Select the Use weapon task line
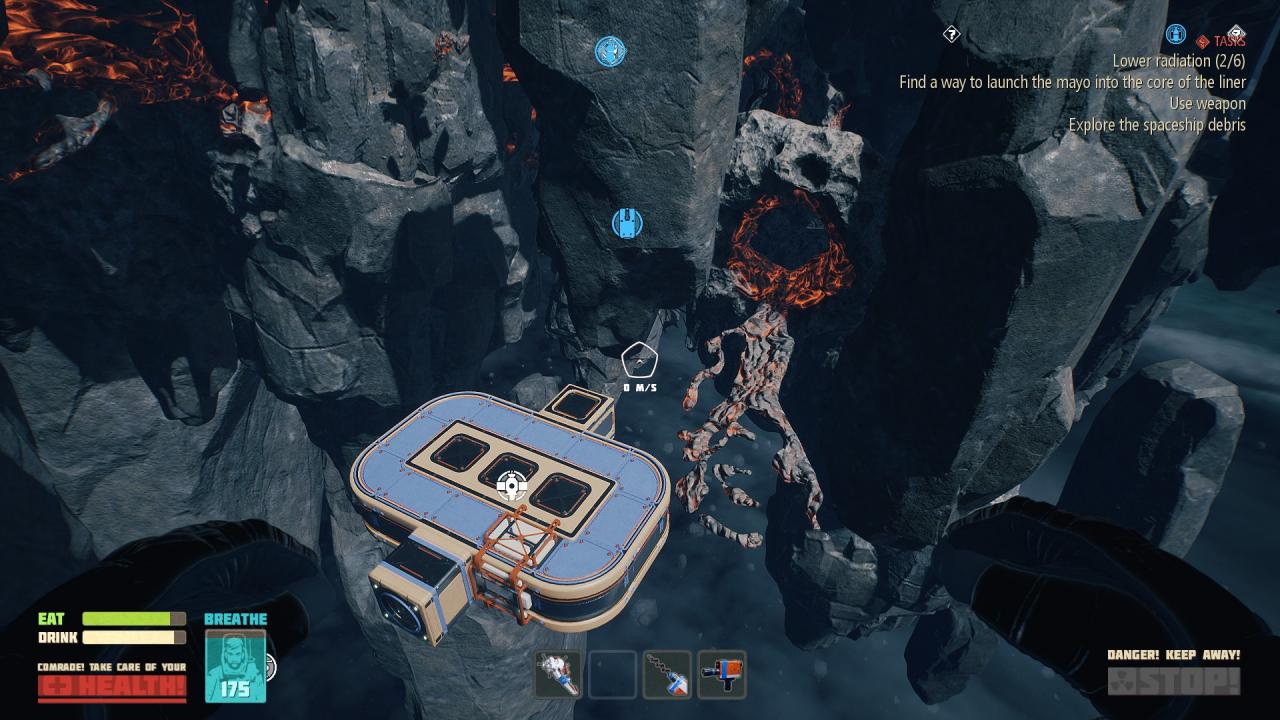Viewport: 1280px width, 720px height. [1205, 103]
